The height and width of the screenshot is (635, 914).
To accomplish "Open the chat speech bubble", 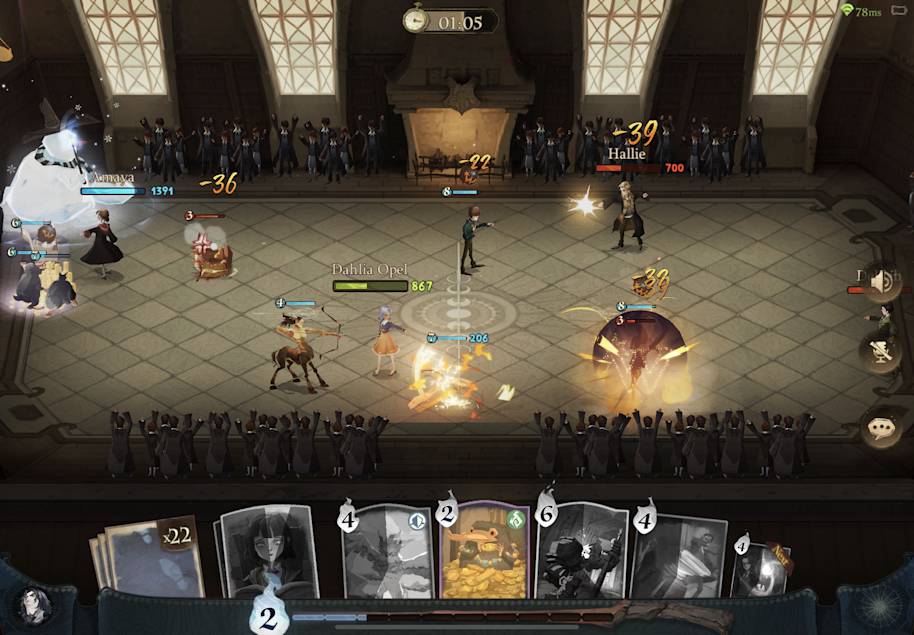I will coord(881,428).
